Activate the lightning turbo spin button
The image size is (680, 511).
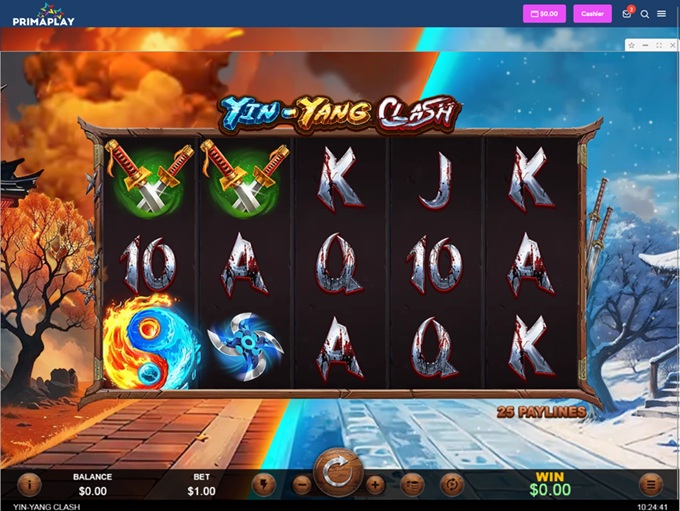point(264,485)
